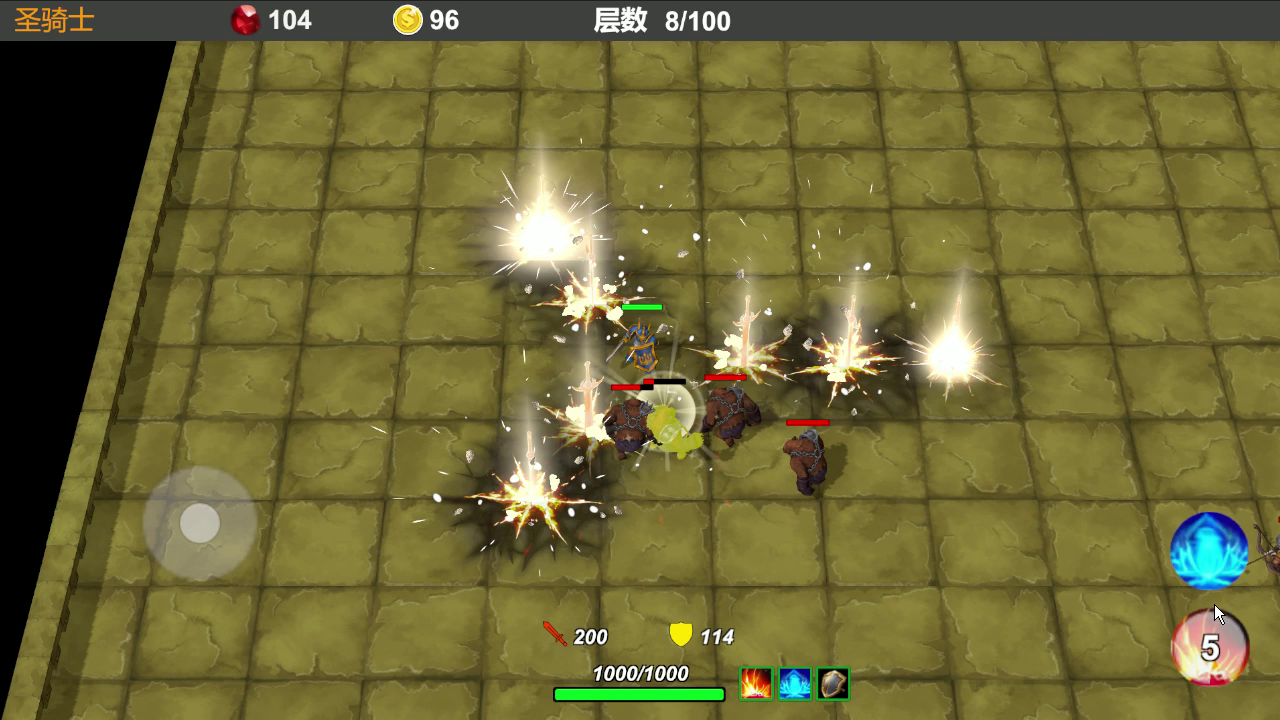Click the gem count showing 104

click(x=290, y=20)
